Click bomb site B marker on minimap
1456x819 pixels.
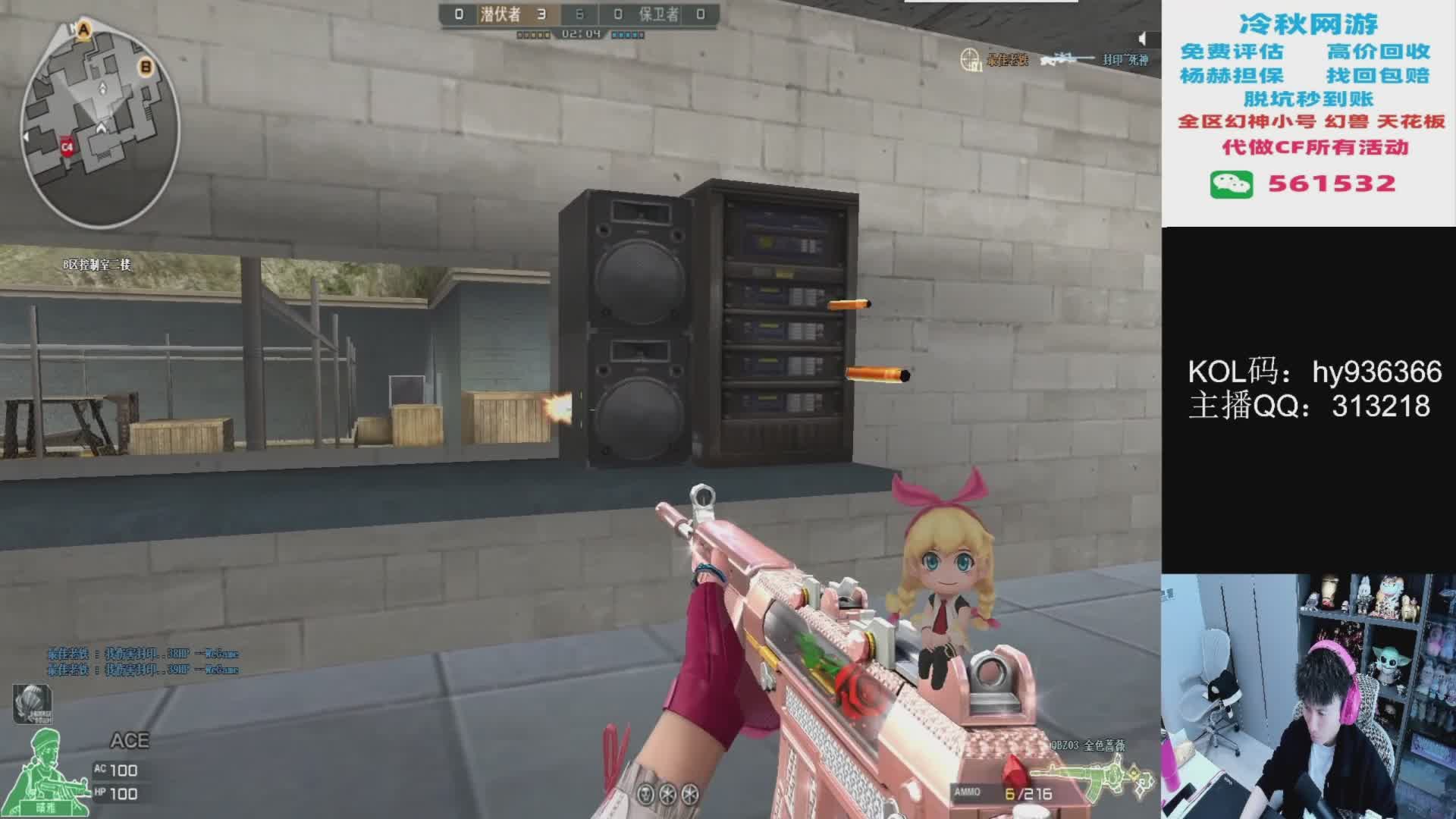pyautogui.click(x=146, y=67)
